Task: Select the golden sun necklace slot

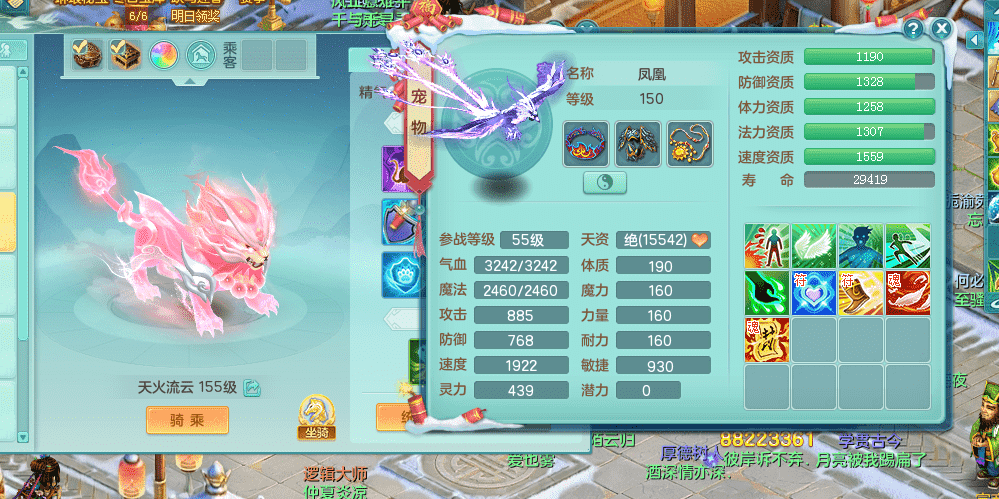Action: pos(689,143)
